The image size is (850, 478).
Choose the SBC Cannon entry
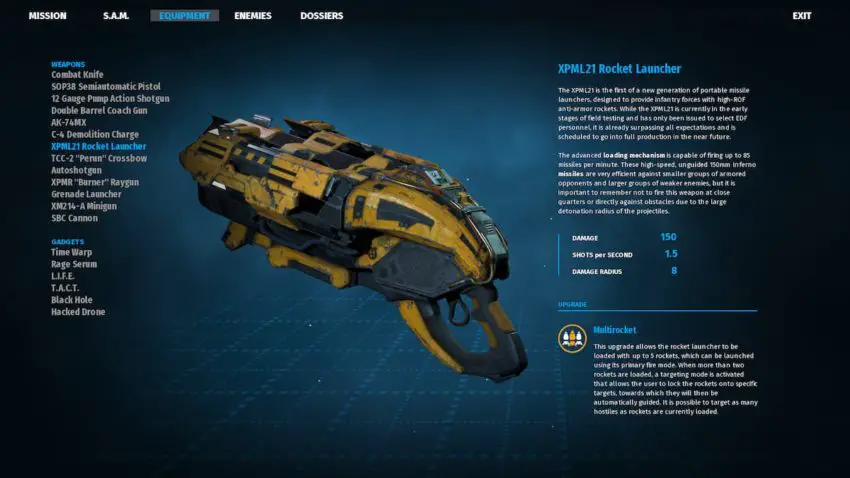point(75,218)
